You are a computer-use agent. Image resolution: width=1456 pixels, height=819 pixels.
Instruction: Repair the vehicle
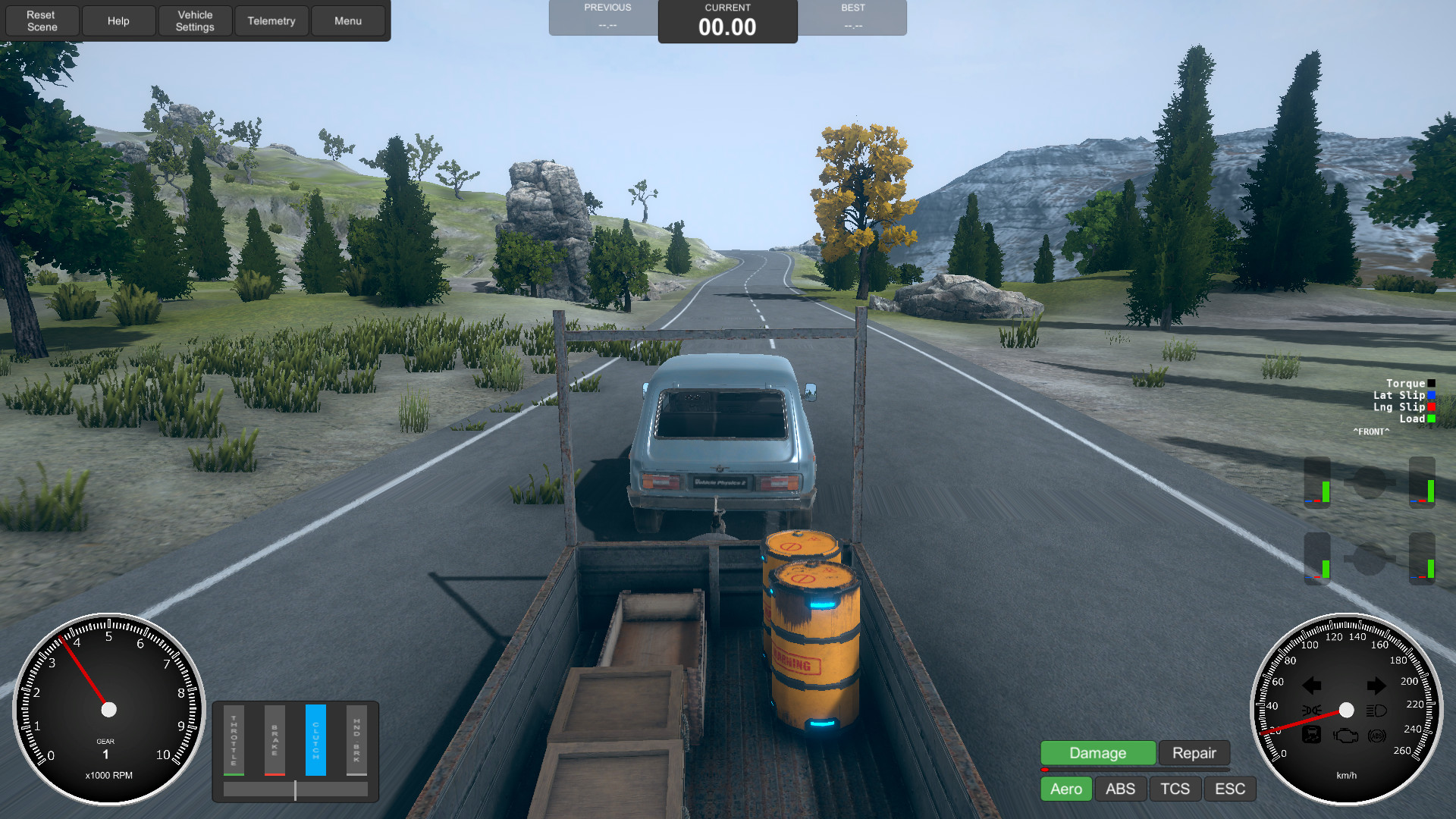(1194, 753)
